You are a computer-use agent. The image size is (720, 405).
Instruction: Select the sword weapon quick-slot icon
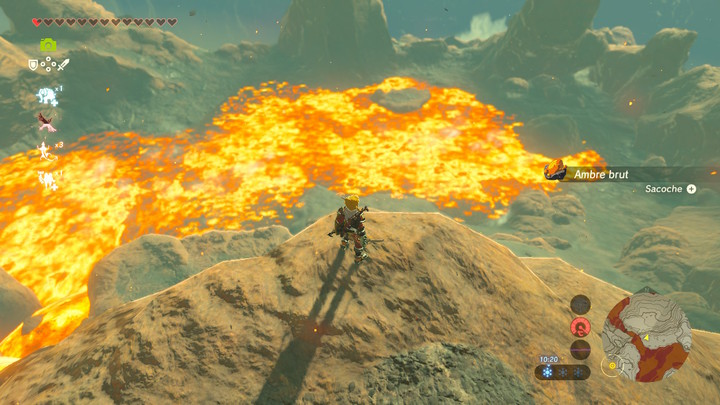tap(63, 65)
